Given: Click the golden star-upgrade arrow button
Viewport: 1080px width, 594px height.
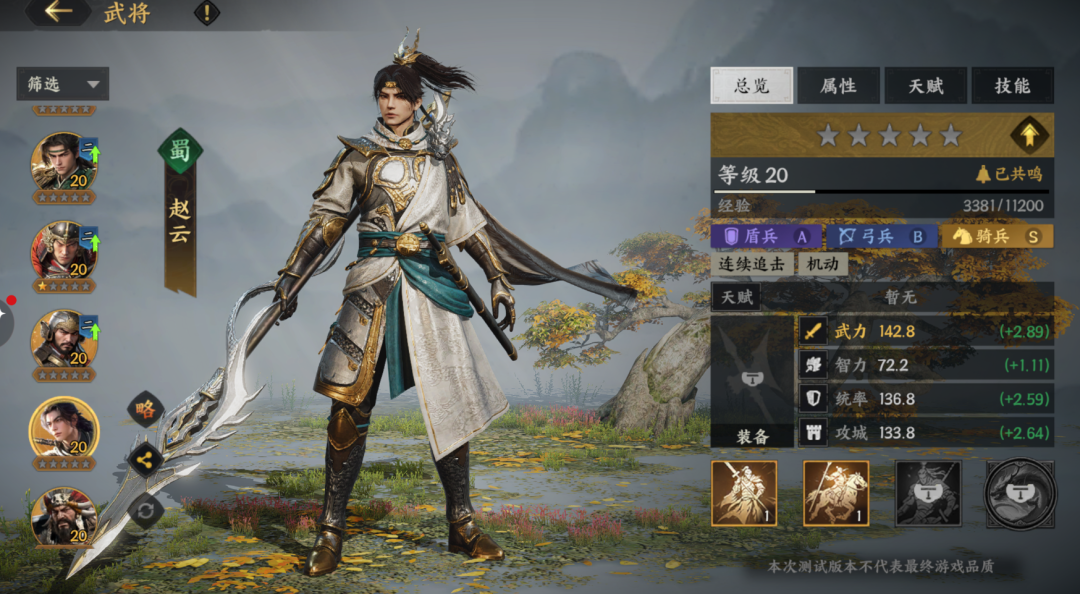Looking at the screenshot, I should [x=1029, y=135].
